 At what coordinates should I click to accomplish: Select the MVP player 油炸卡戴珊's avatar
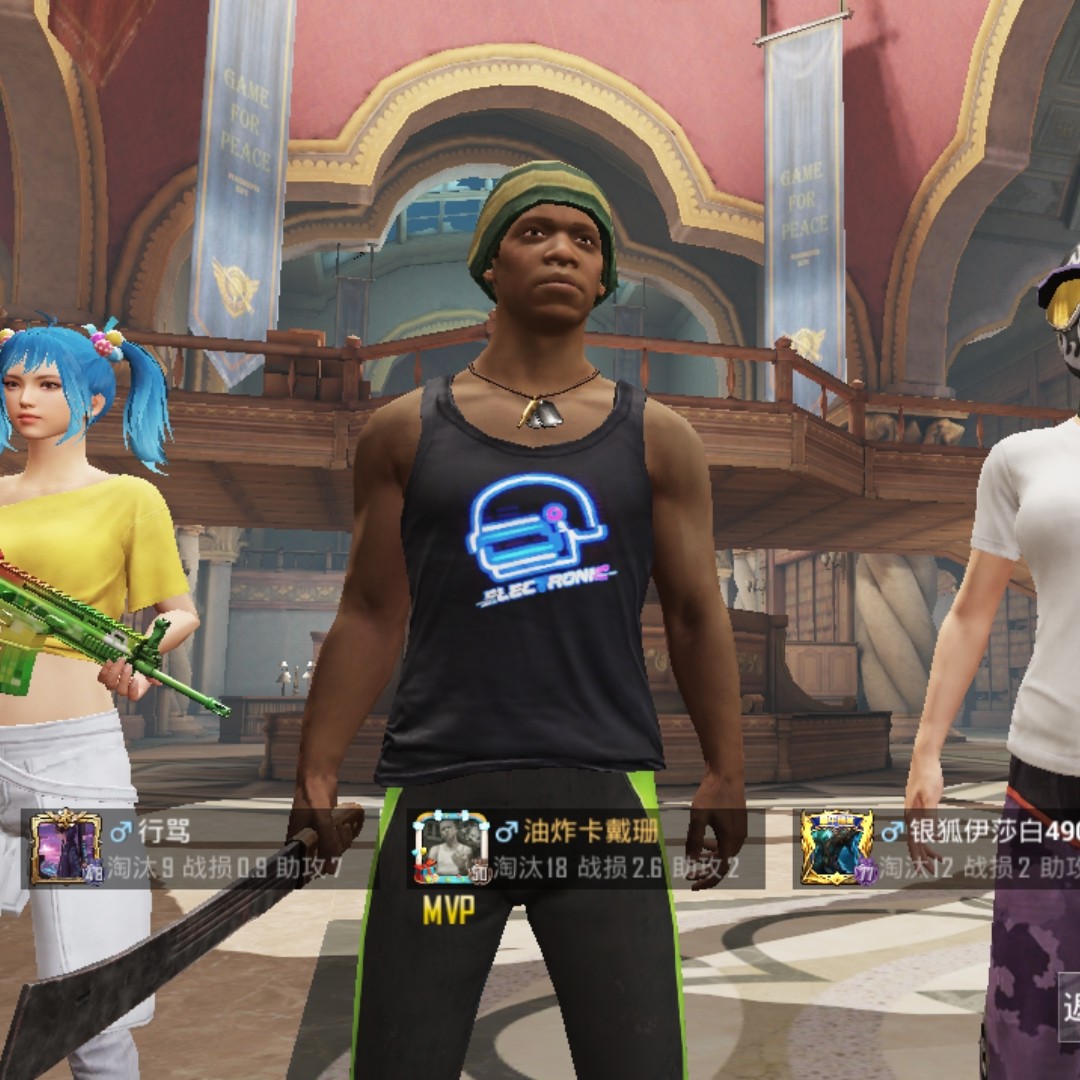pos(450,847)
